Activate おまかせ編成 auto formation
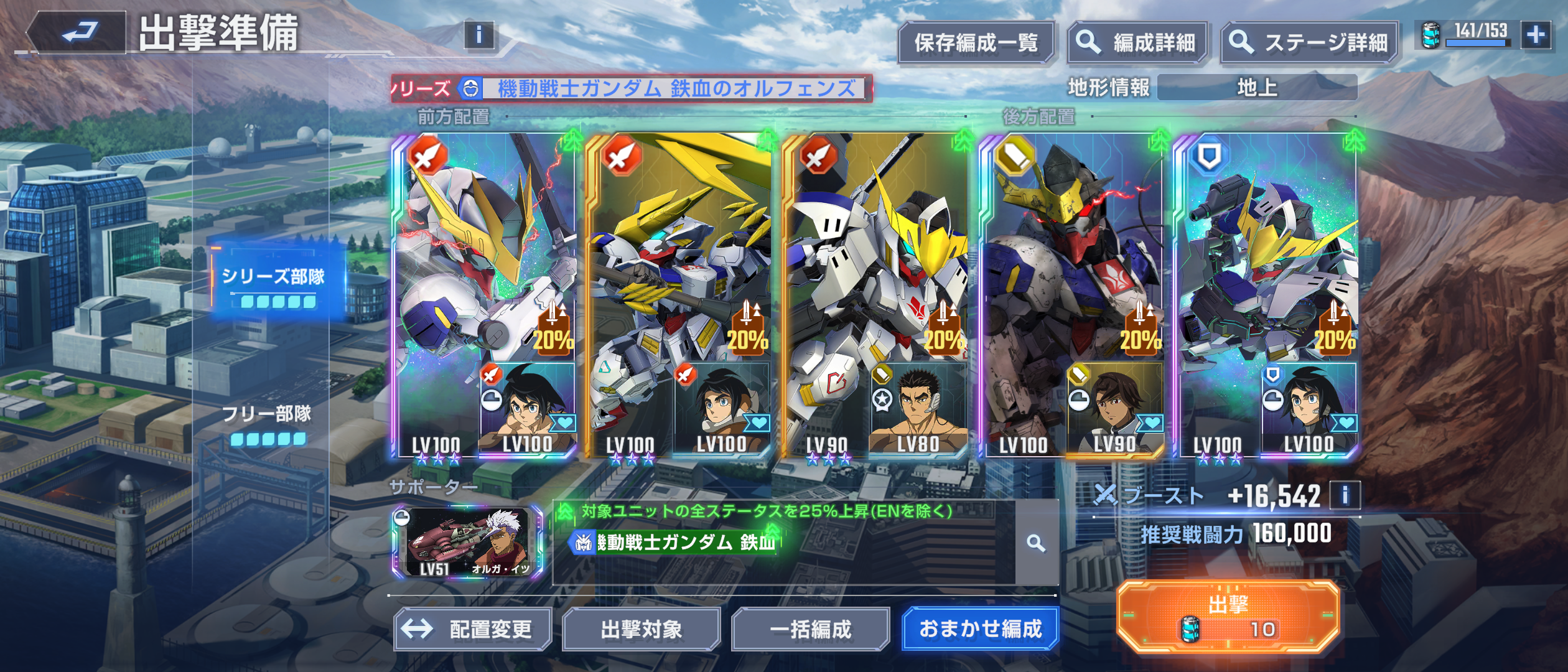Viewport: 1568px width, 672px height. (980, 629)
